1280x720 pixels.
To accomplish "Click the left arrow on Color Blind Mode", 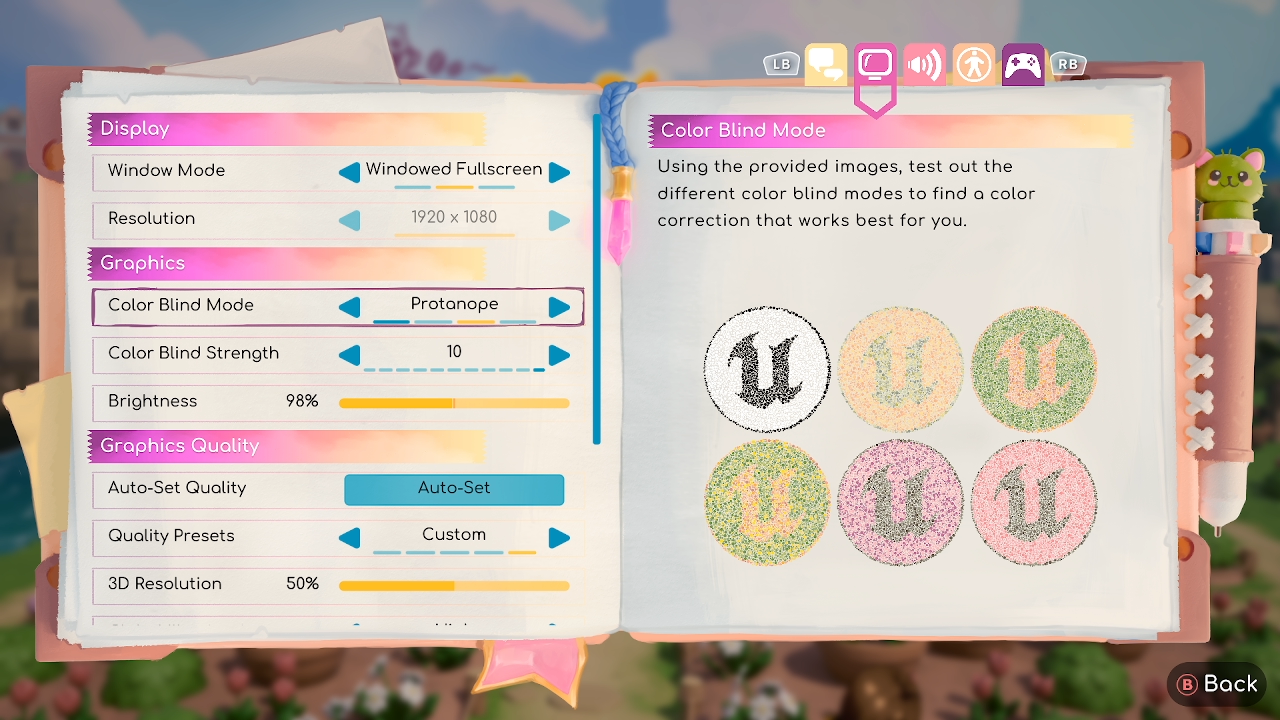I will (349, 306).
